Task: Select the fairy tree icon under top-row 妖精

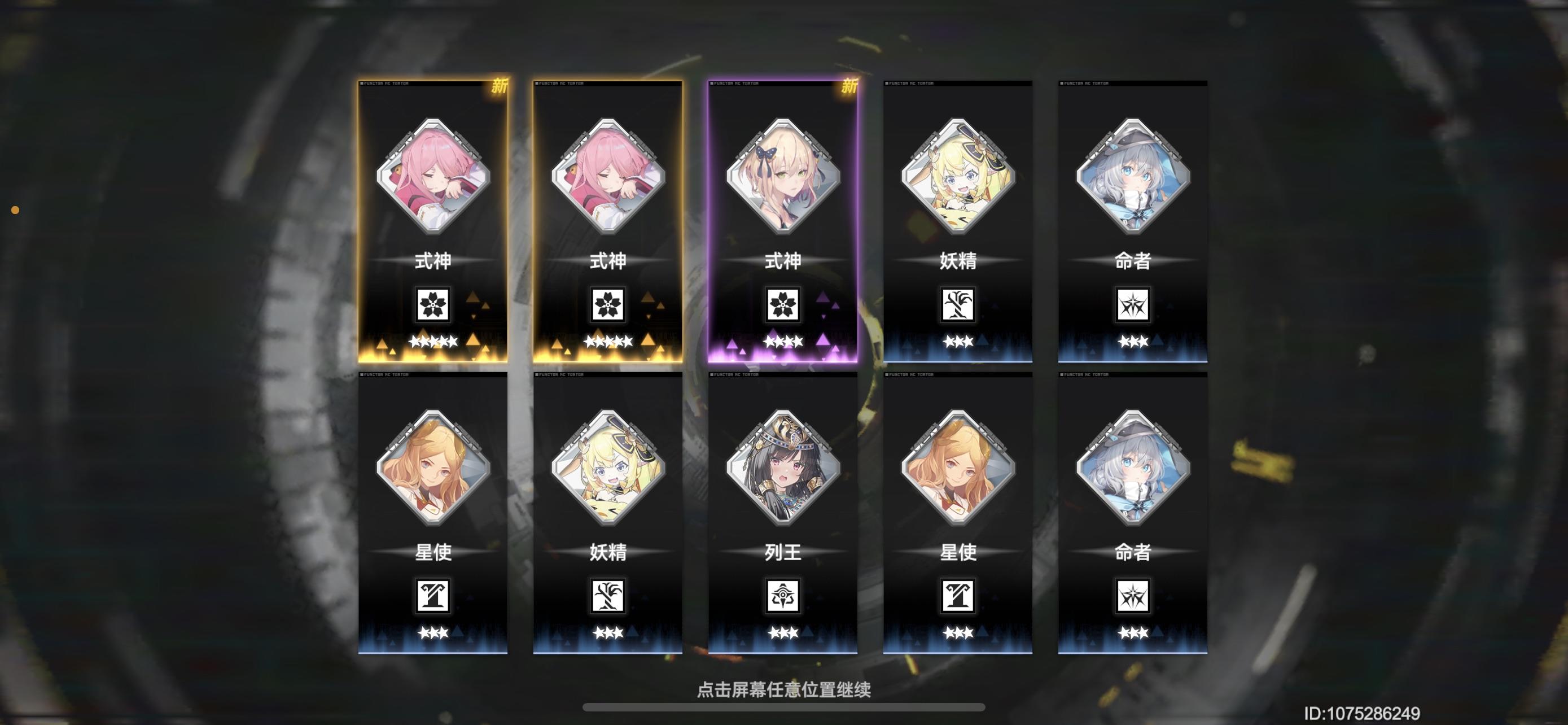Action: [x=958, y=305]
